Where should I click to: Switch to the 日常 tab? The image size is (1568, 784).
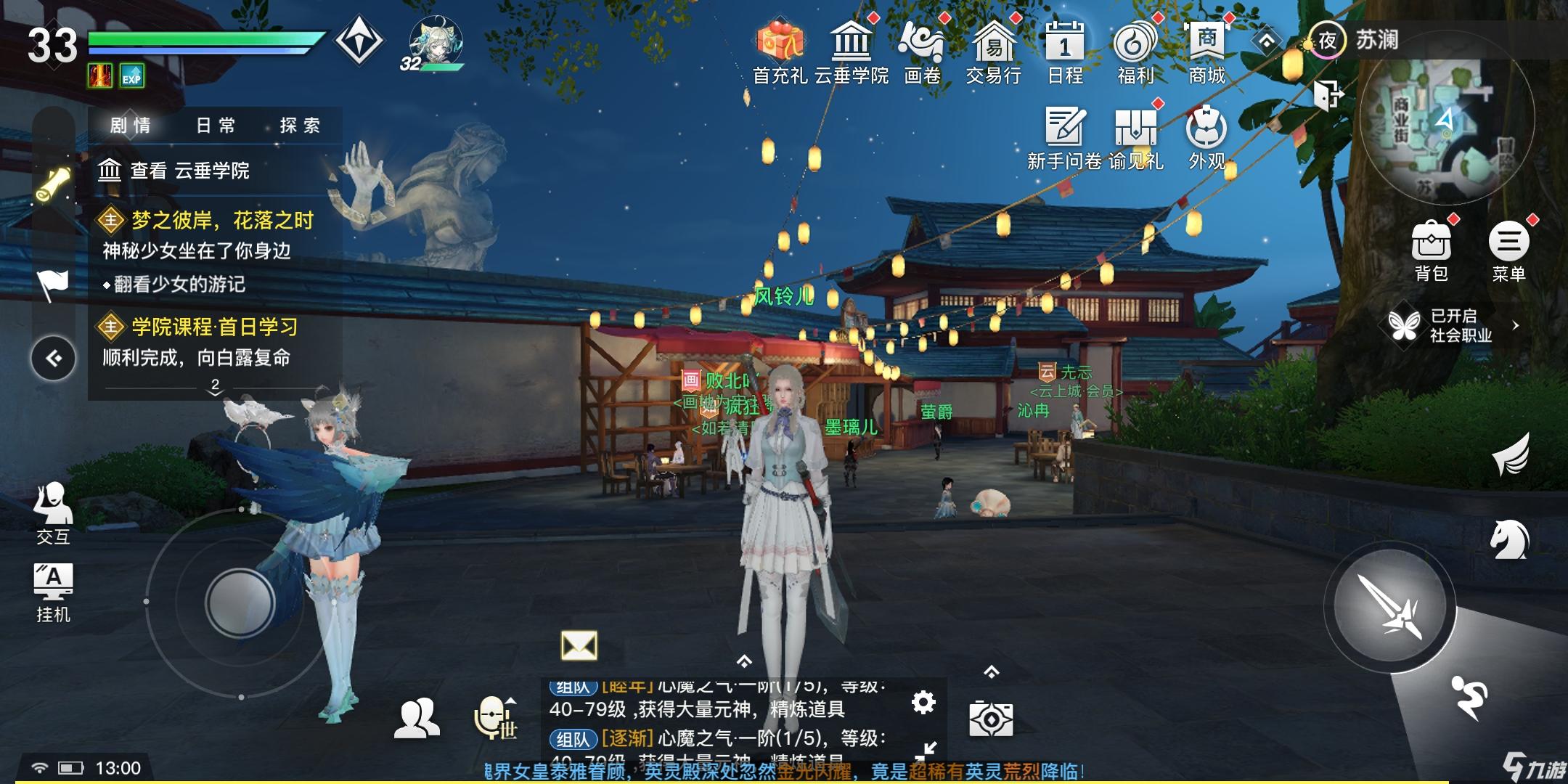213,125
